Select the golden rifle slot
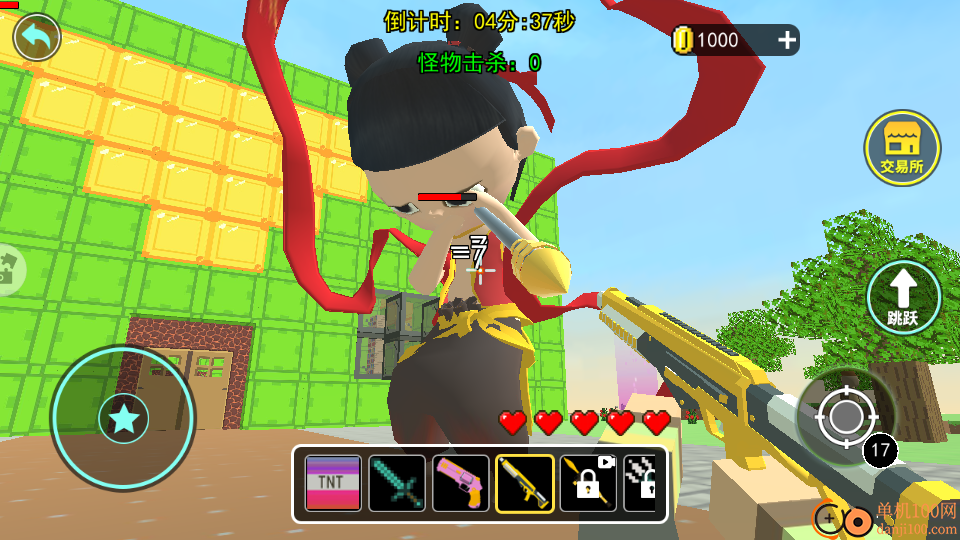960x540 pixels. click(525, 484)
